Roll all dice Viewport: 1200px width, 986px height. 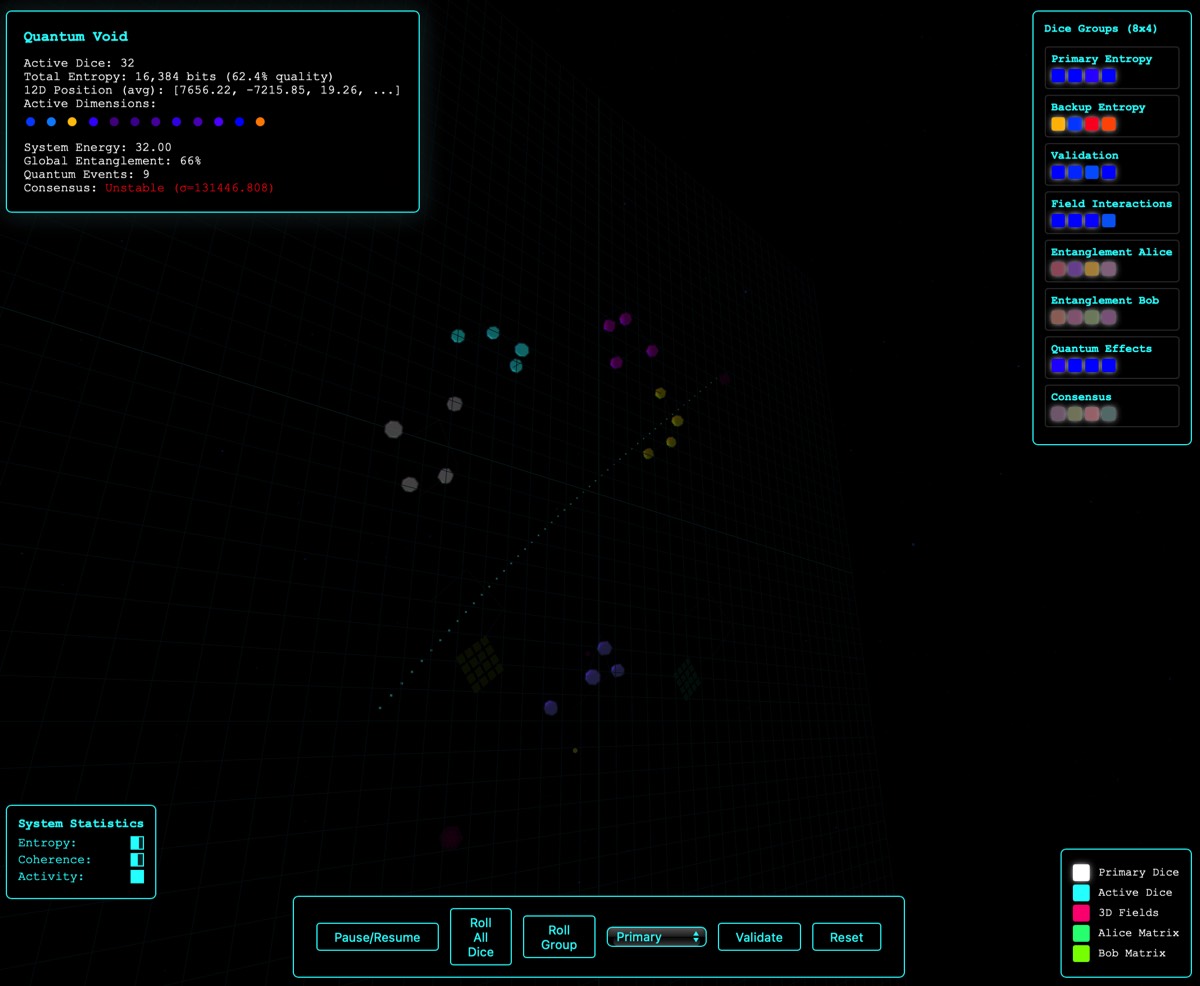480,937
